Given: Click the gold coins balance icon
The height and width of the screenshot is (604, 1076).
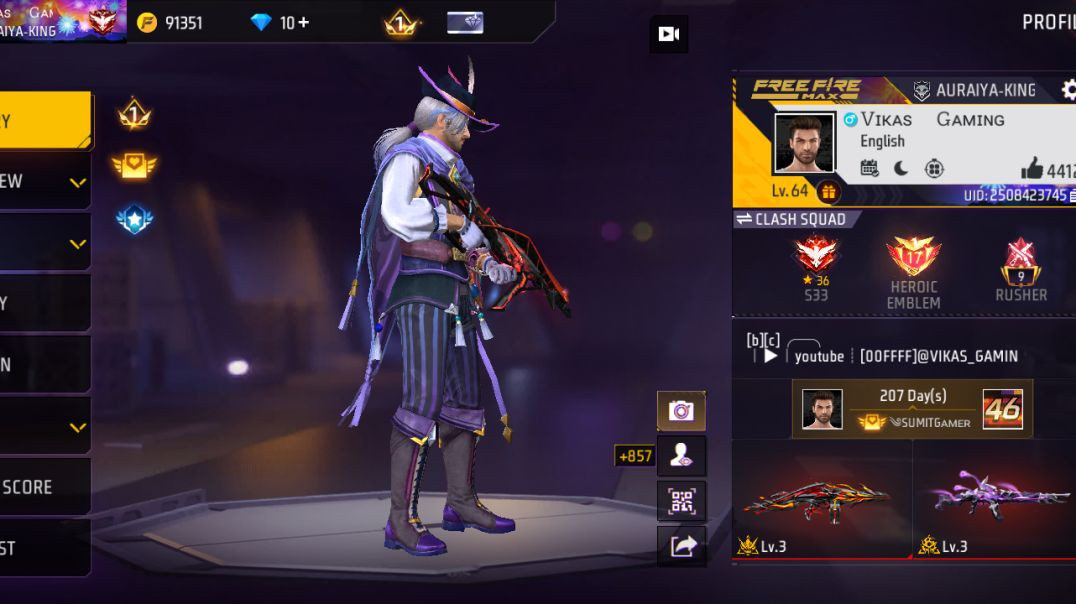Looking at the screenshot, I should tap(147, 22).
